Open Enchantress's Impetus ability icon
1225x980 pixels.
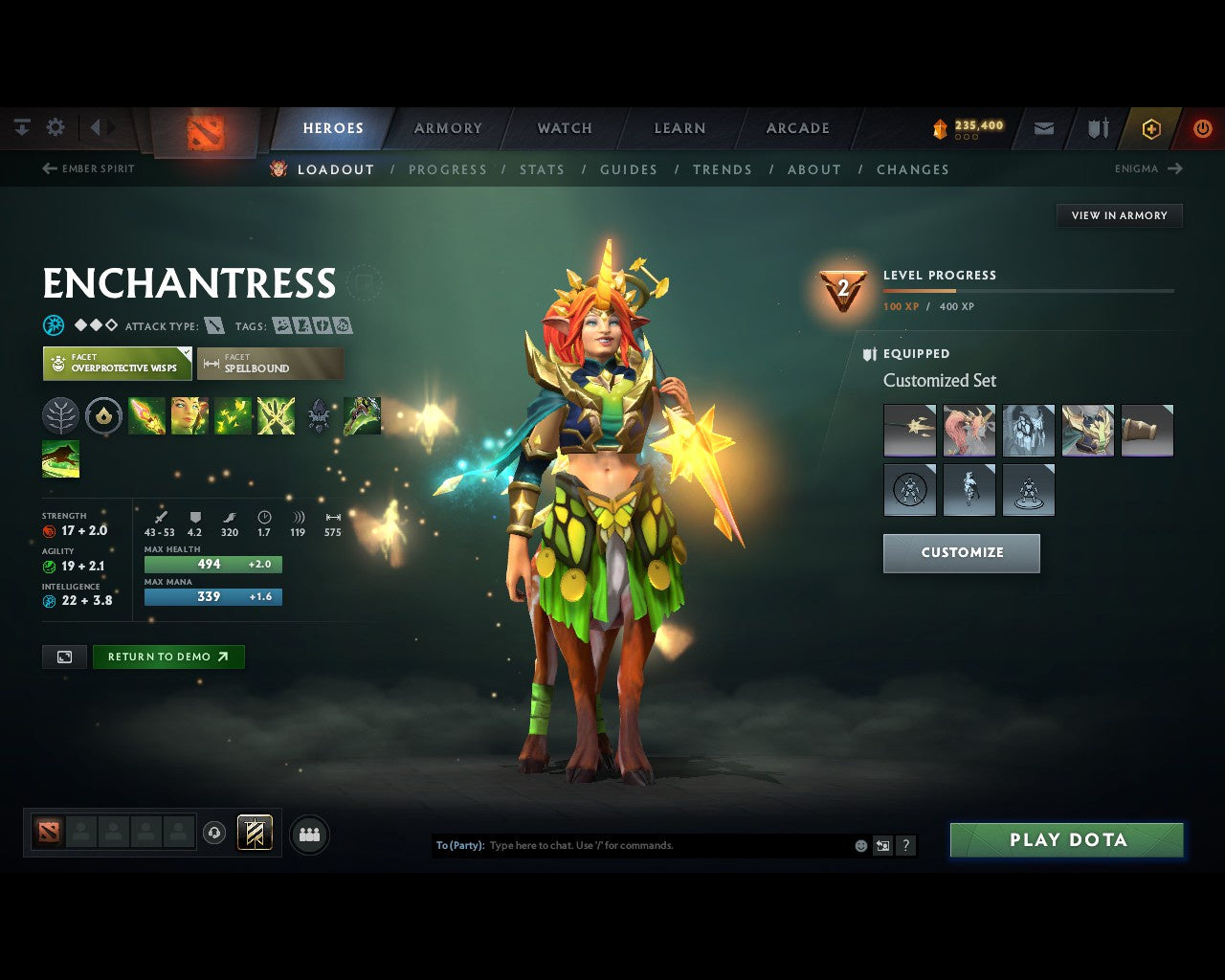[146, 415]
